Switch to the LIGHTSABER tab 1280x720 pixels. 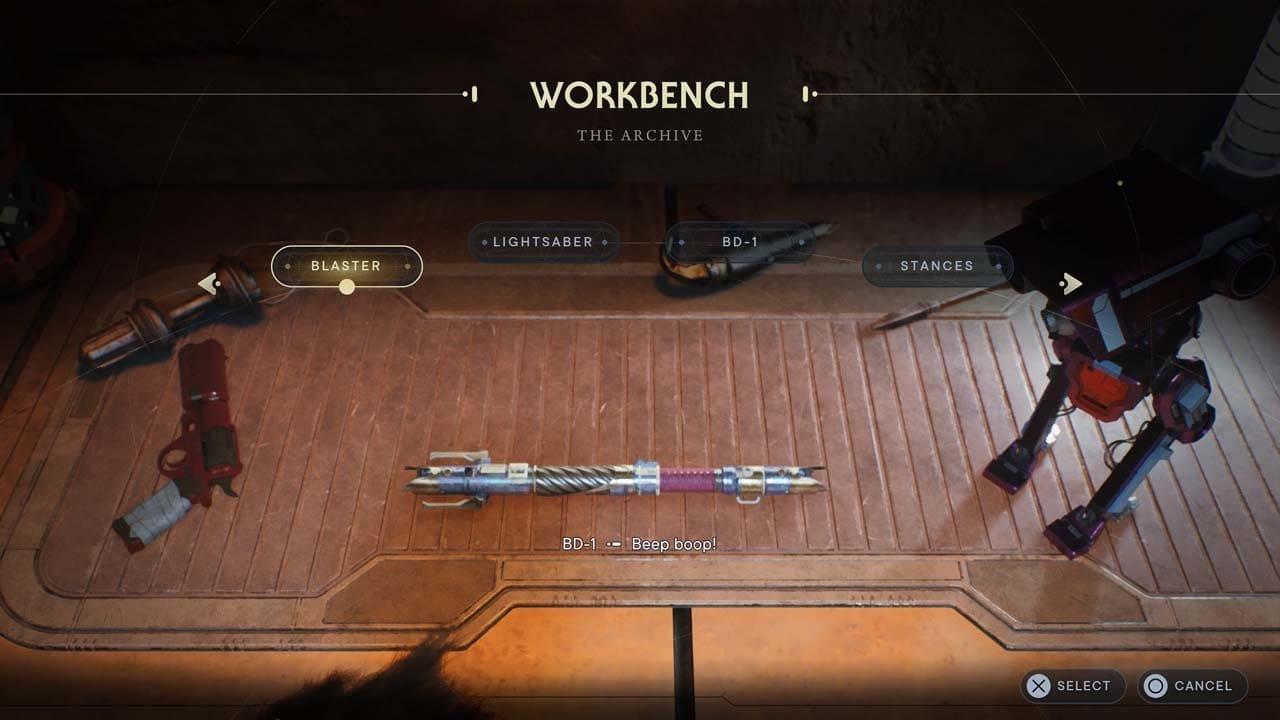(x=541, y=242)
